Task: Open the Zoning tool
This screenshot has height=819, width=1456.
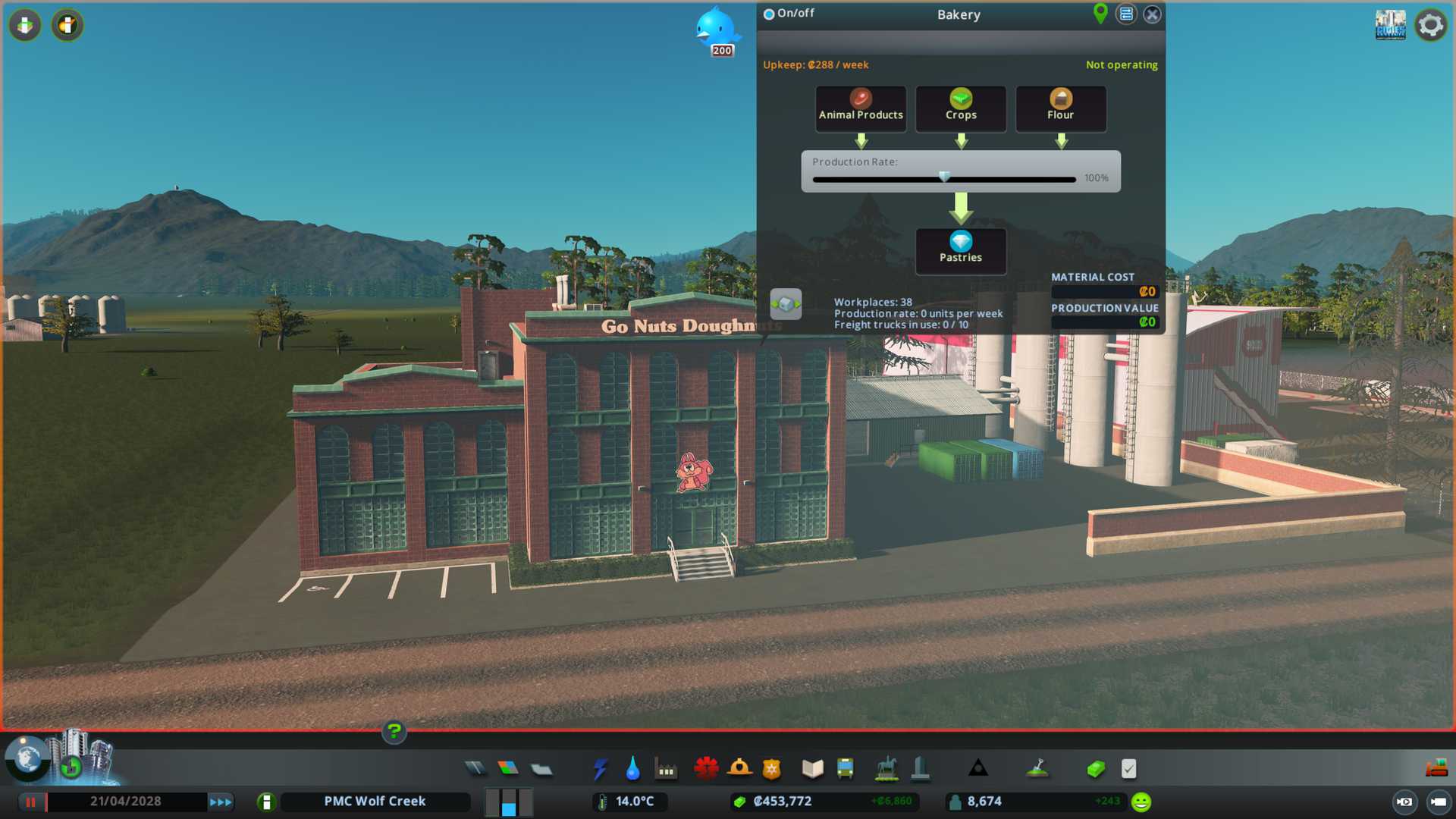Action: [508, 769]
